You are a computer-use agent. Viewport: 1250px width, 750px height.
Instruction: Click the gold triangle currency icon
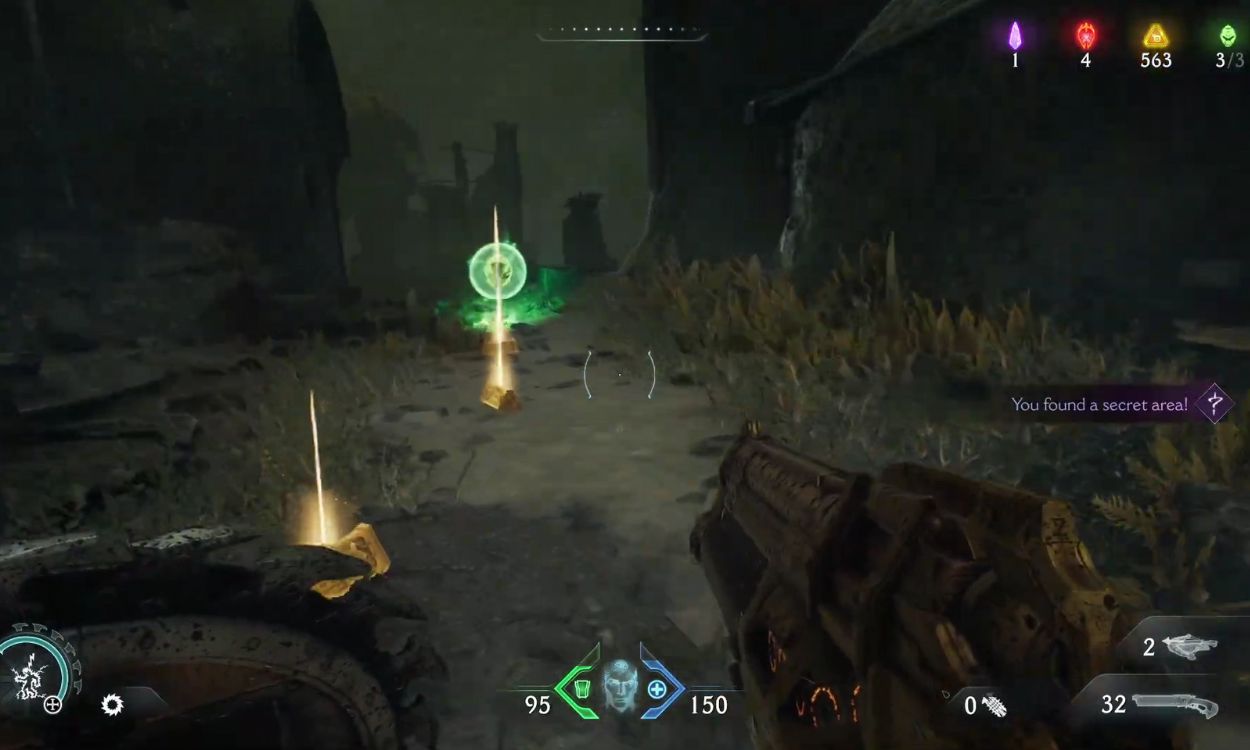click(x=1155, y=36)
